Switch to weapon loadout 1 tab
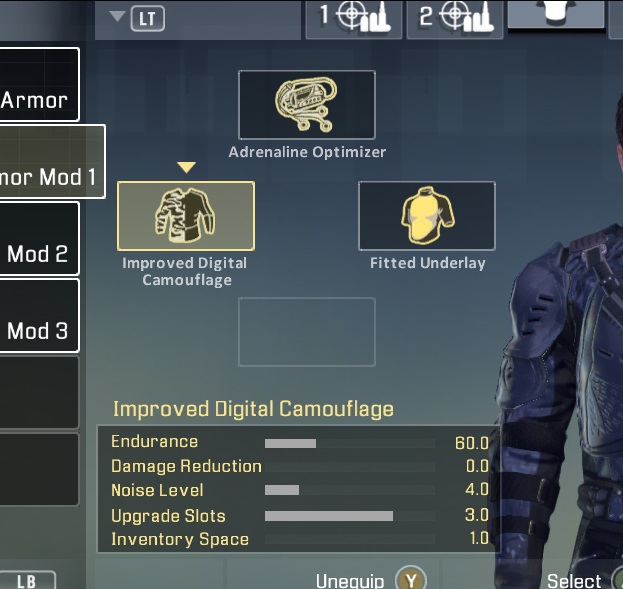Image resolution: width=623 pixels, height=589 pixels. tap(354, 17)
